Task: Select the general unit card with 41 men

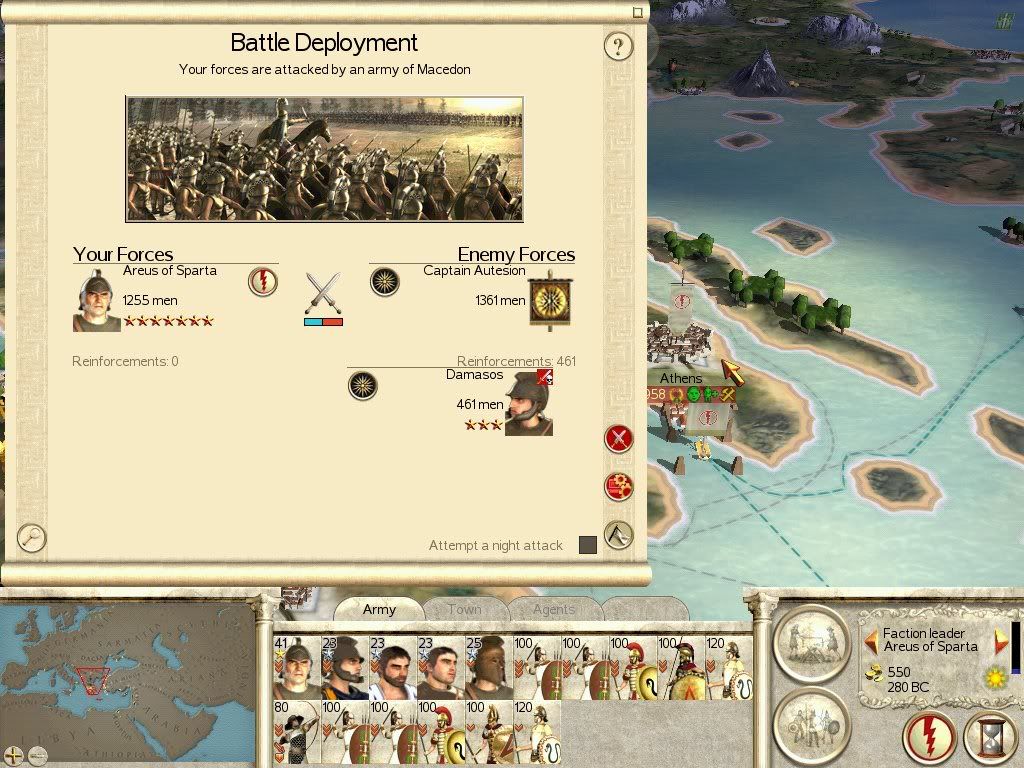Action: 297,667
